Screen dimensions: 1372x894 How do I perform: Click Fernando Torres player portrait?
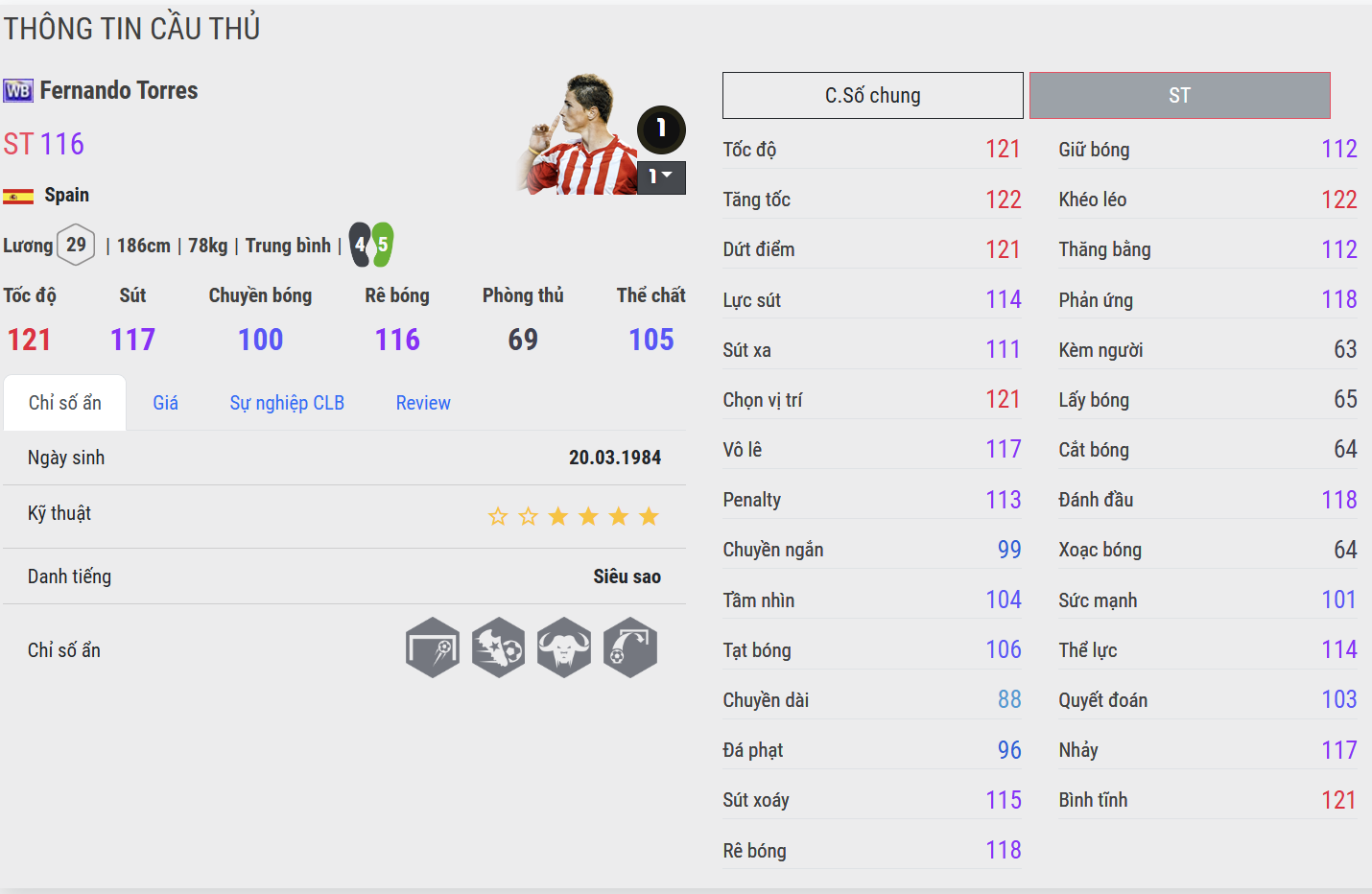click(x=579, y=134)
